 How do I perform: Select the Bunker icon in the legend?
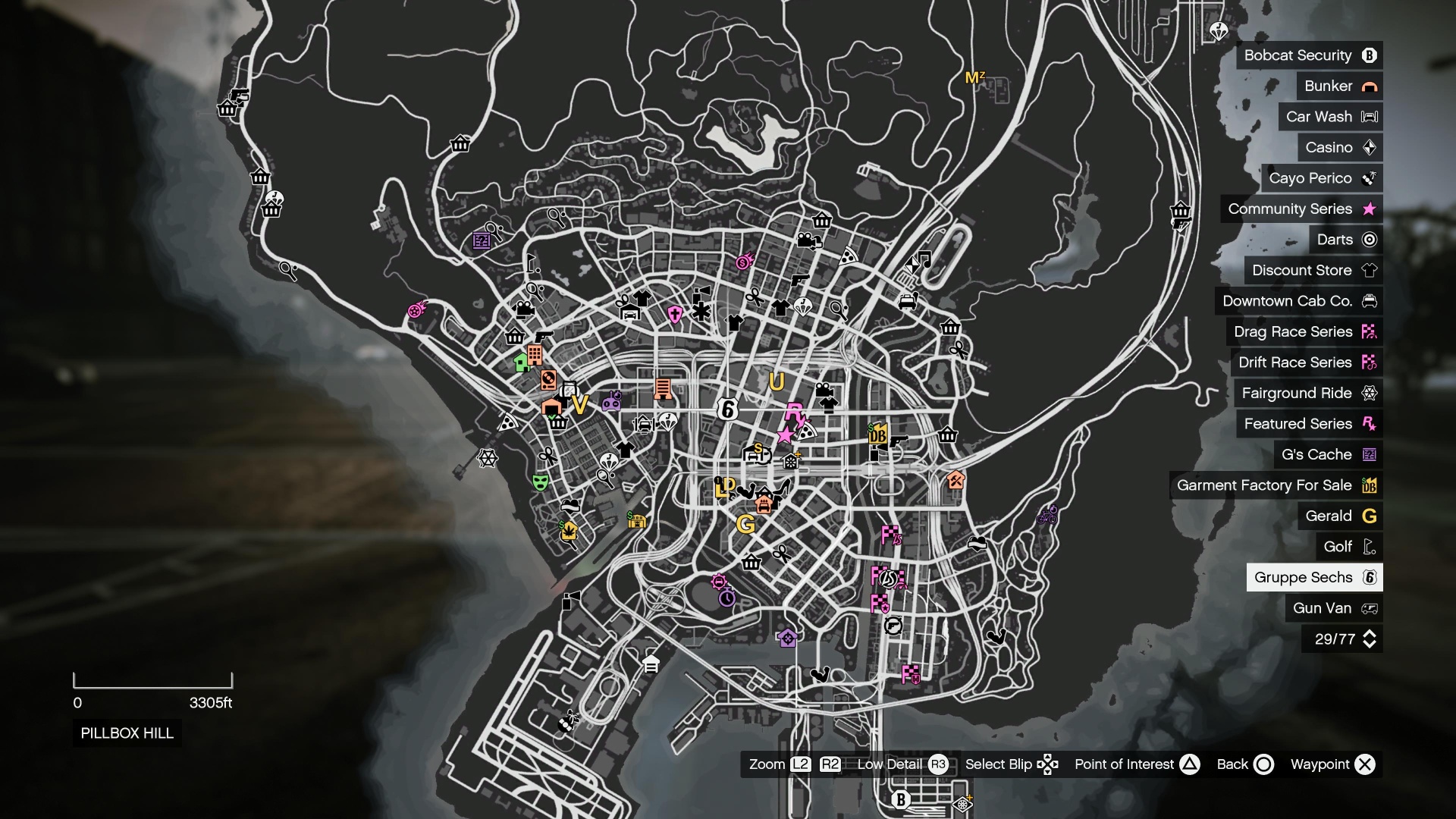1370,86
